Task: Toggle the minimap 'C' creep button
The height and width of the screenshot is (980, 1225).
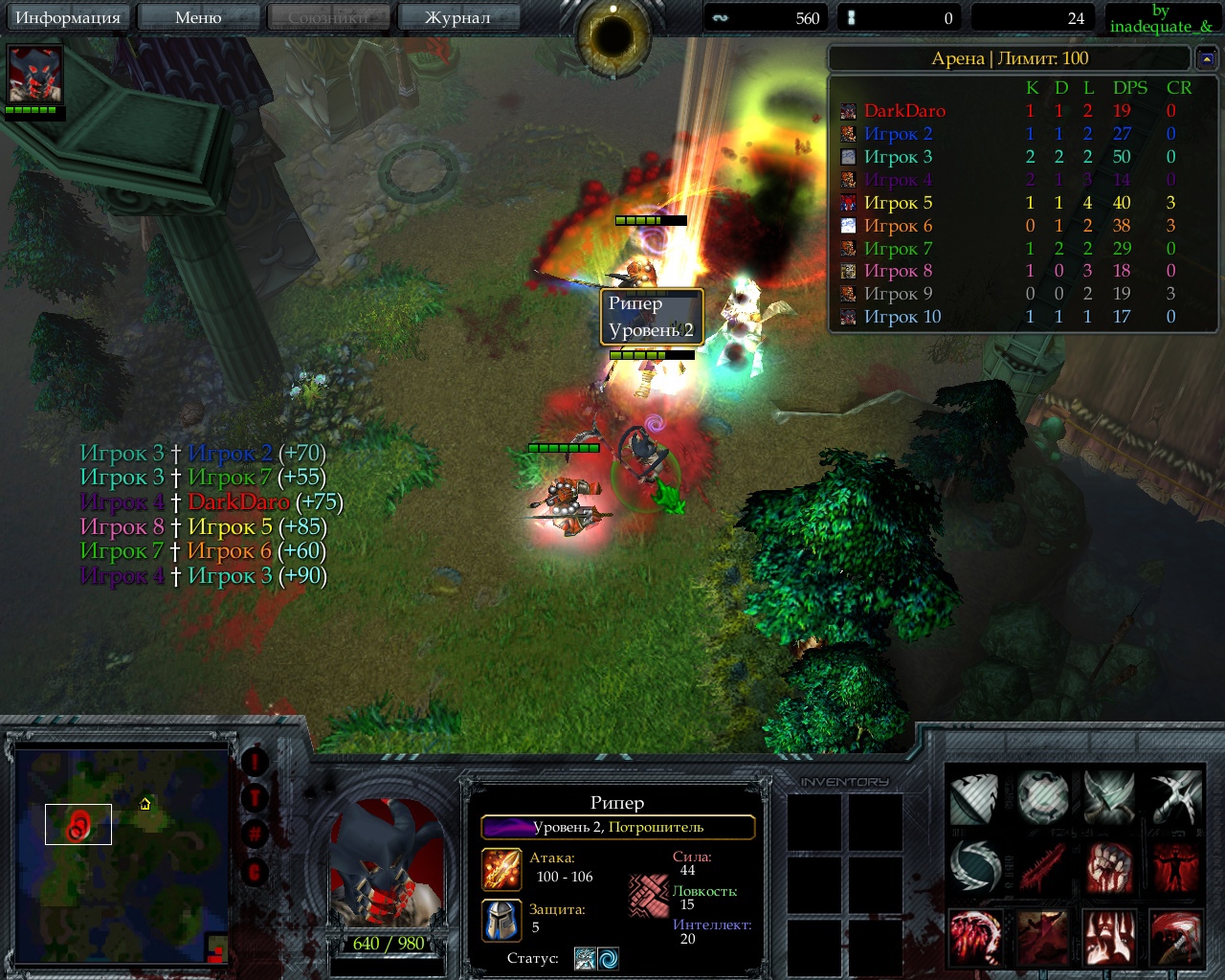Action: tap(255, 871)
